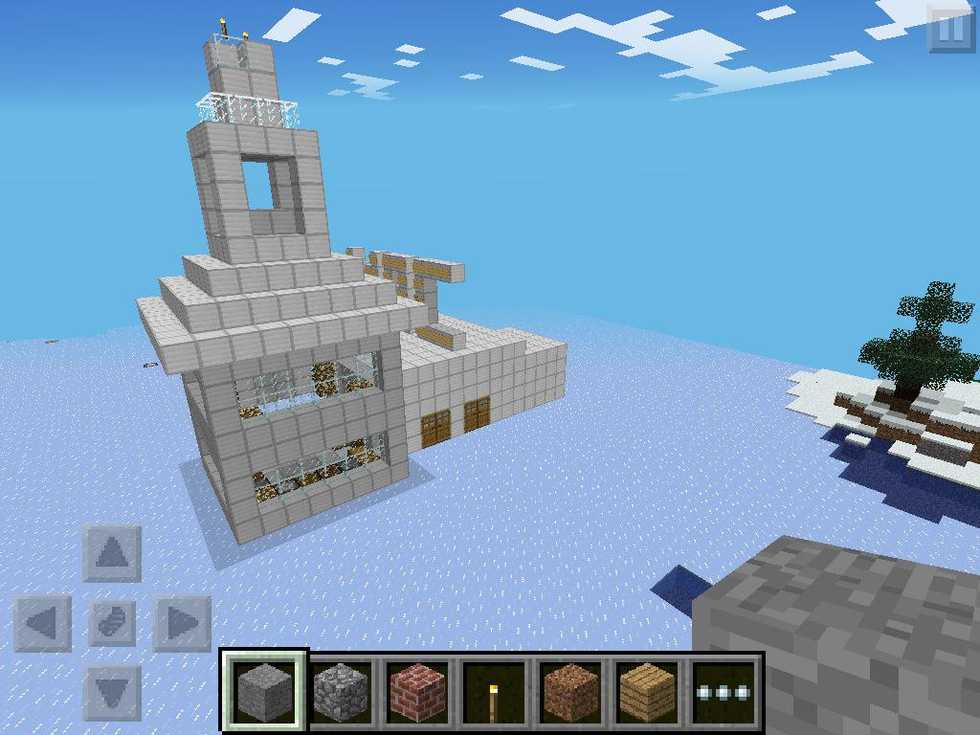Tap the D-pad right arrow
Screen dimensions: 980x735
(182, 623)
